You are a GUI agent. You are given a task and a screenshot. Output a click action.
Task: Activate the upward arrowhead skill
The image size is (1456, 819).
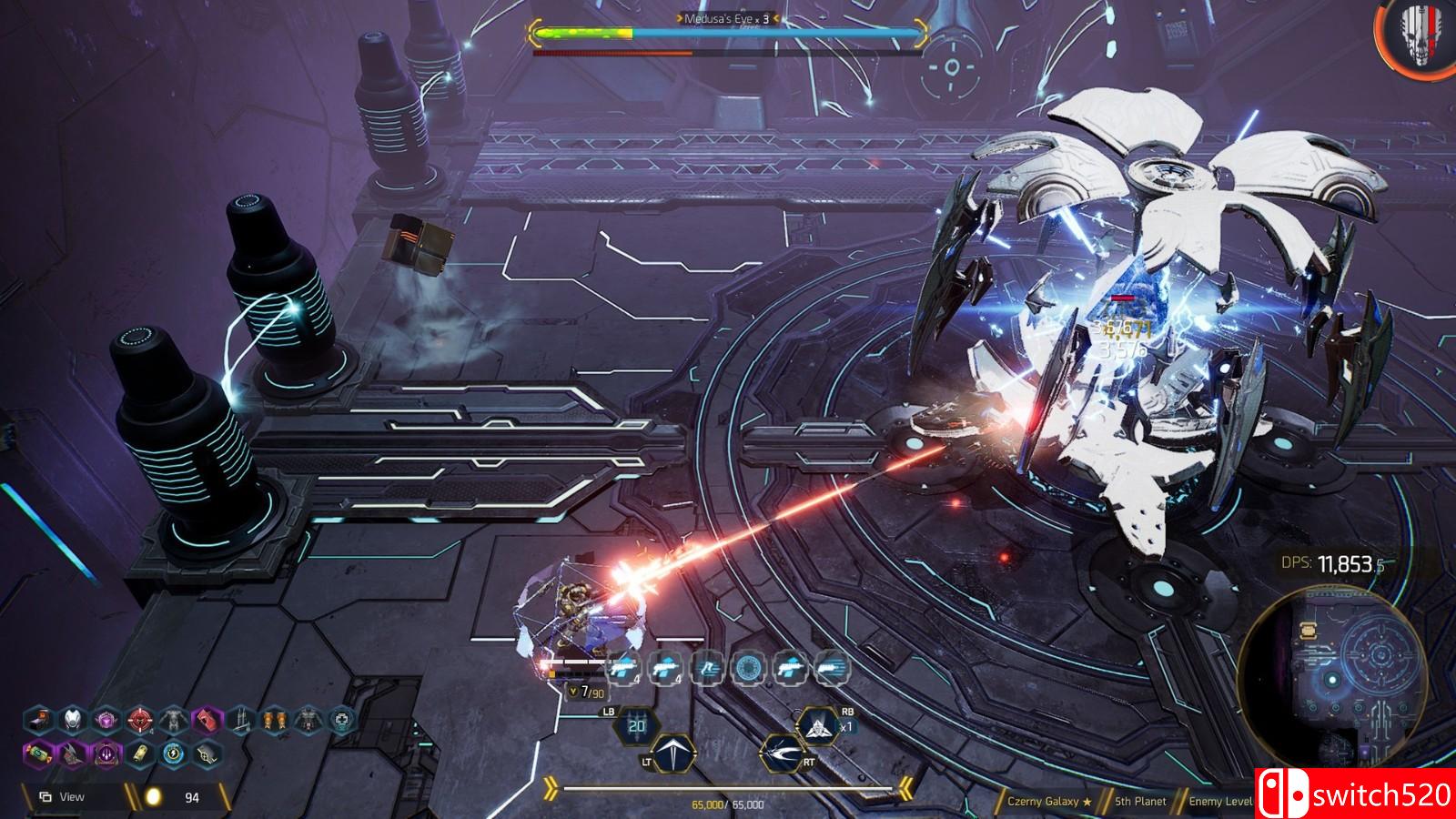point(674,753)
